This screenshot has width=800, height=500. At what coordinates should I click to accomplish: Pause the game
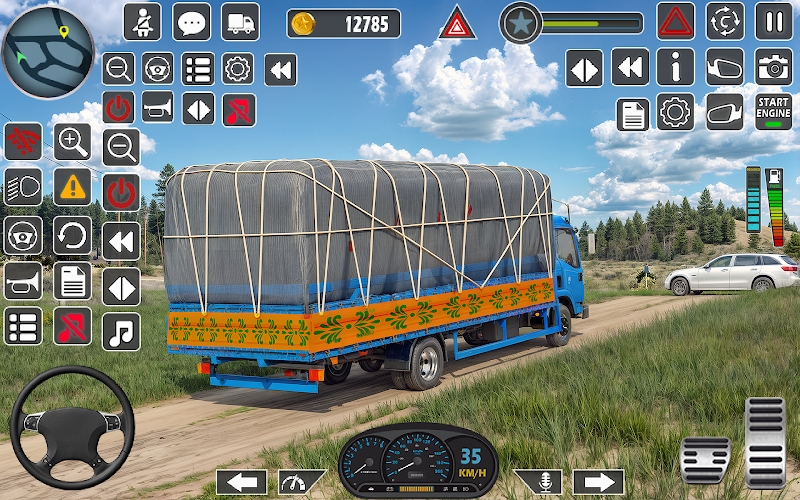point(773,21)
